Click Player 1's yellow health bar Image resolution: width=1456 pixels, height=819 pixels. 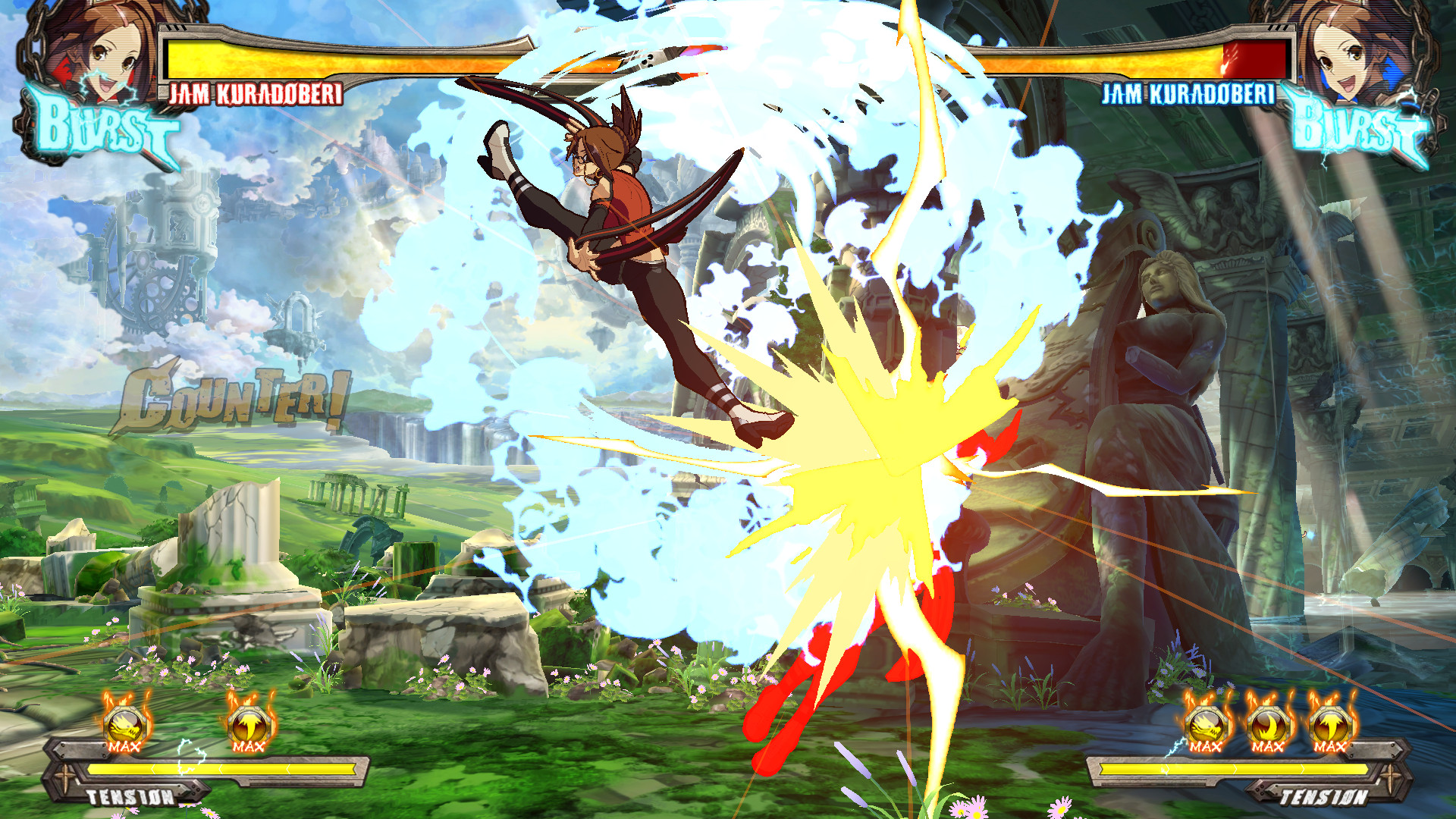[341, 53]
